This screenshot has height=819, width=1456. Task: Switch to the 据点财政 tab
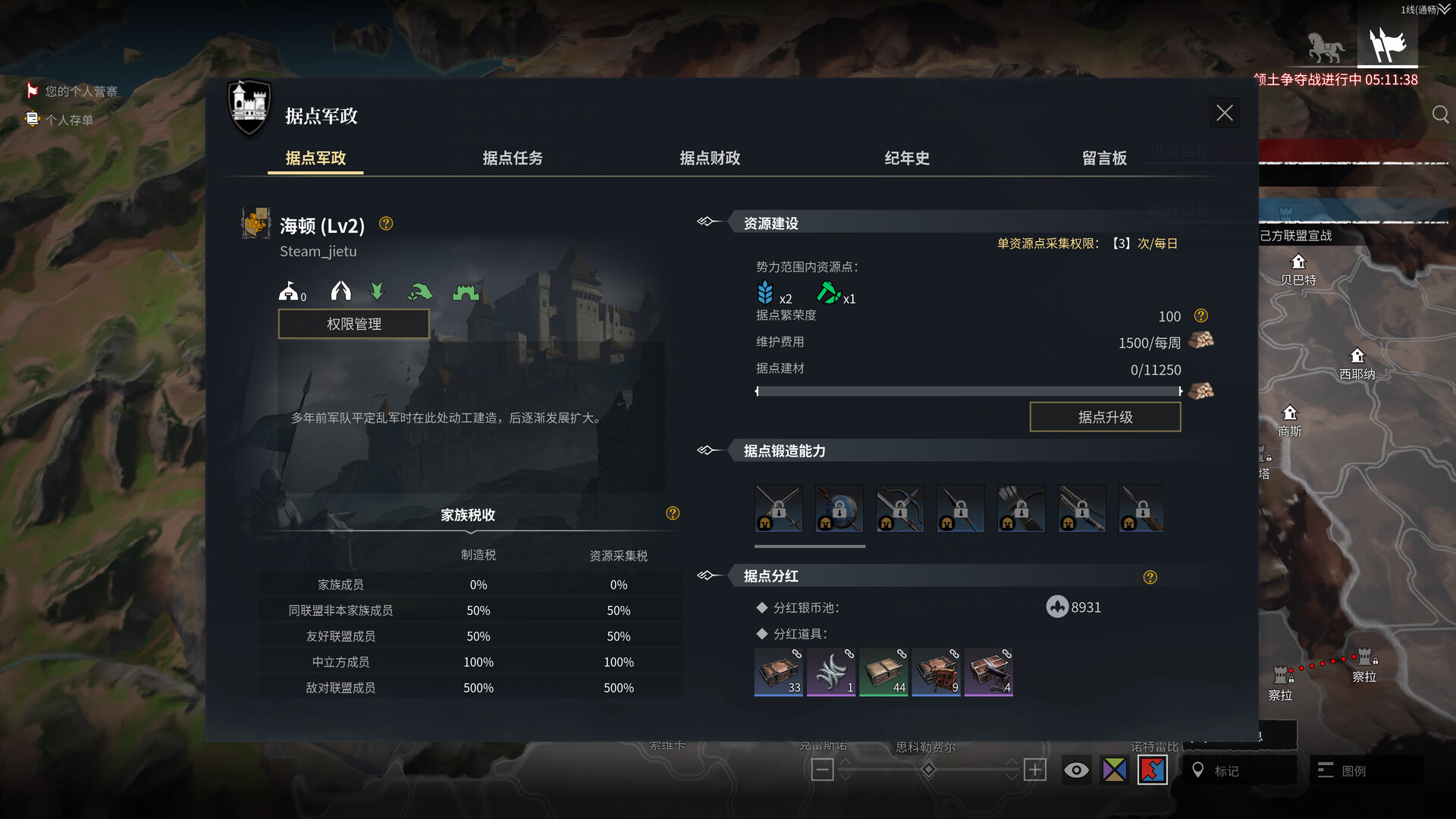click(708, 158)
